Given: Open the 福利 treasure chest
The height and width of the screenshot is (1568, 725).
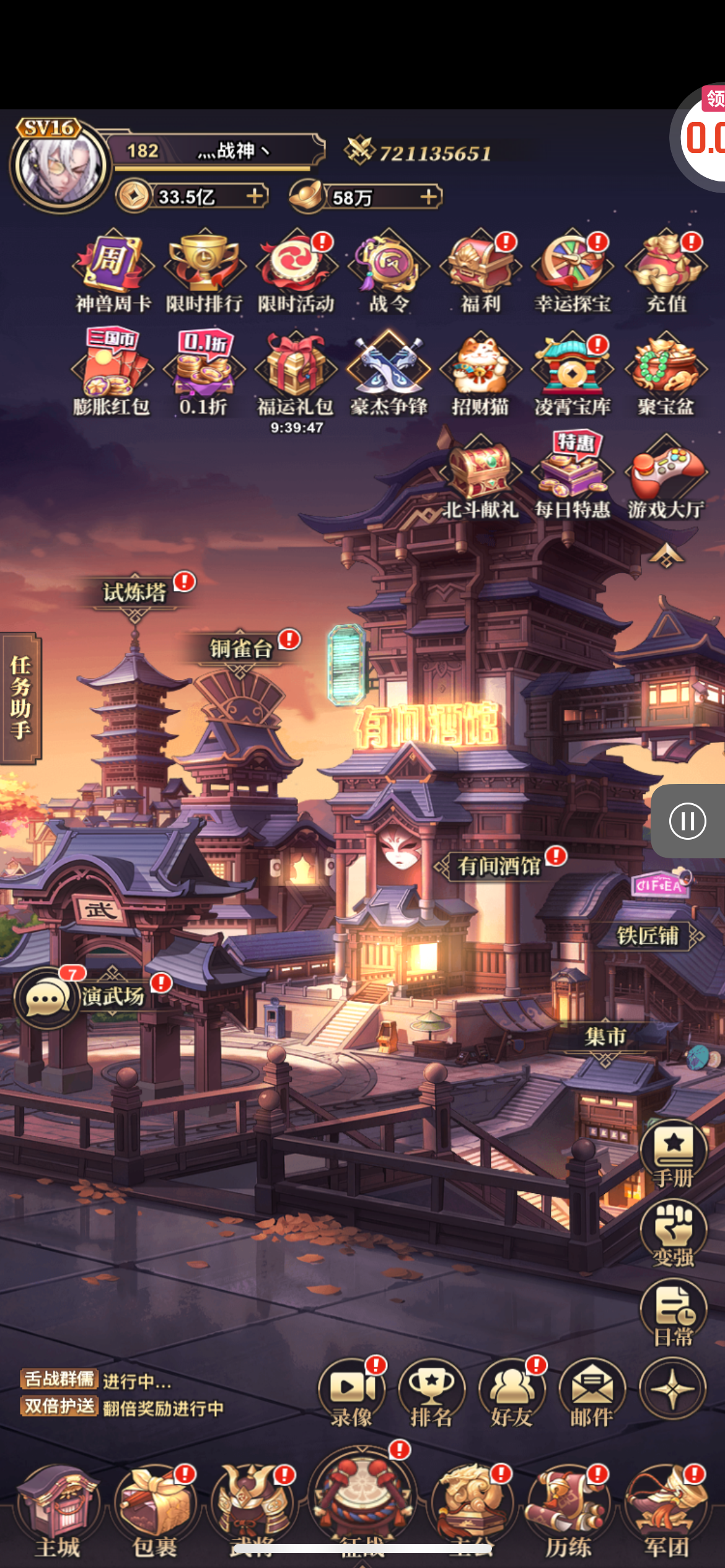Looking at the screenshot, I should tap(480, 268).
